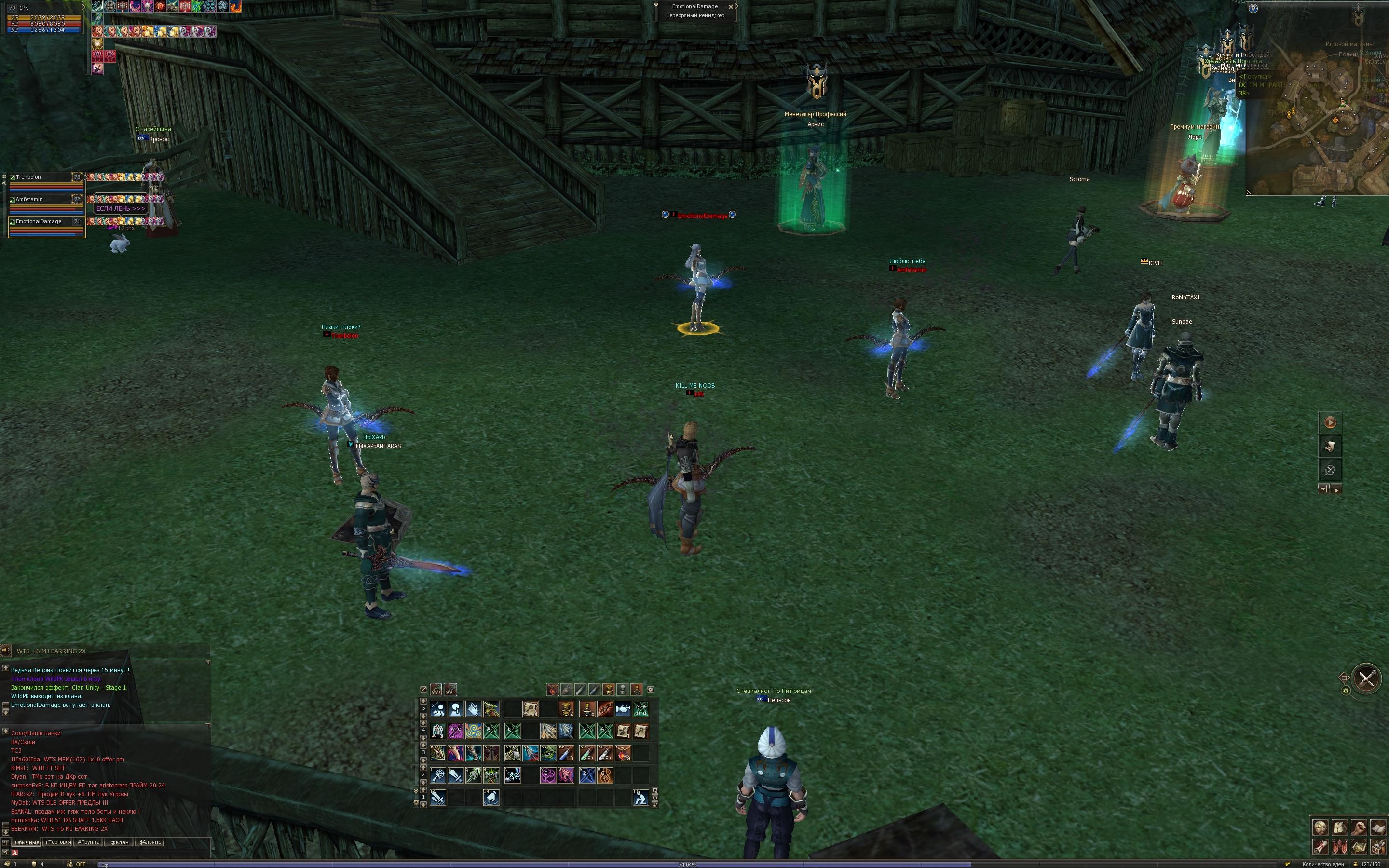
Task: Close the EmotionalDamage target window
Action: point(731,6)
